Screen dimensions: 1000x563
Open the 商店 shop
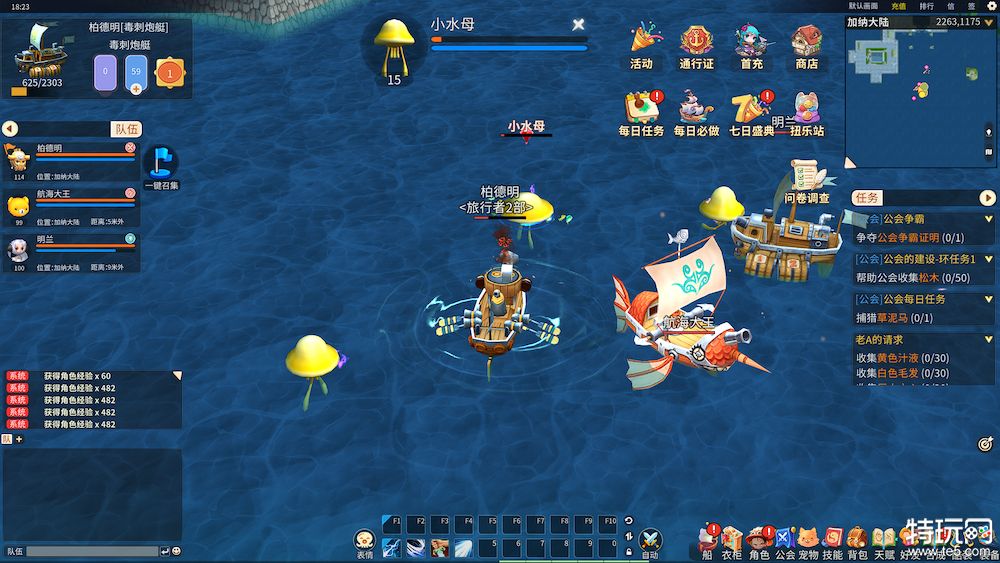(x=806, y=45)
